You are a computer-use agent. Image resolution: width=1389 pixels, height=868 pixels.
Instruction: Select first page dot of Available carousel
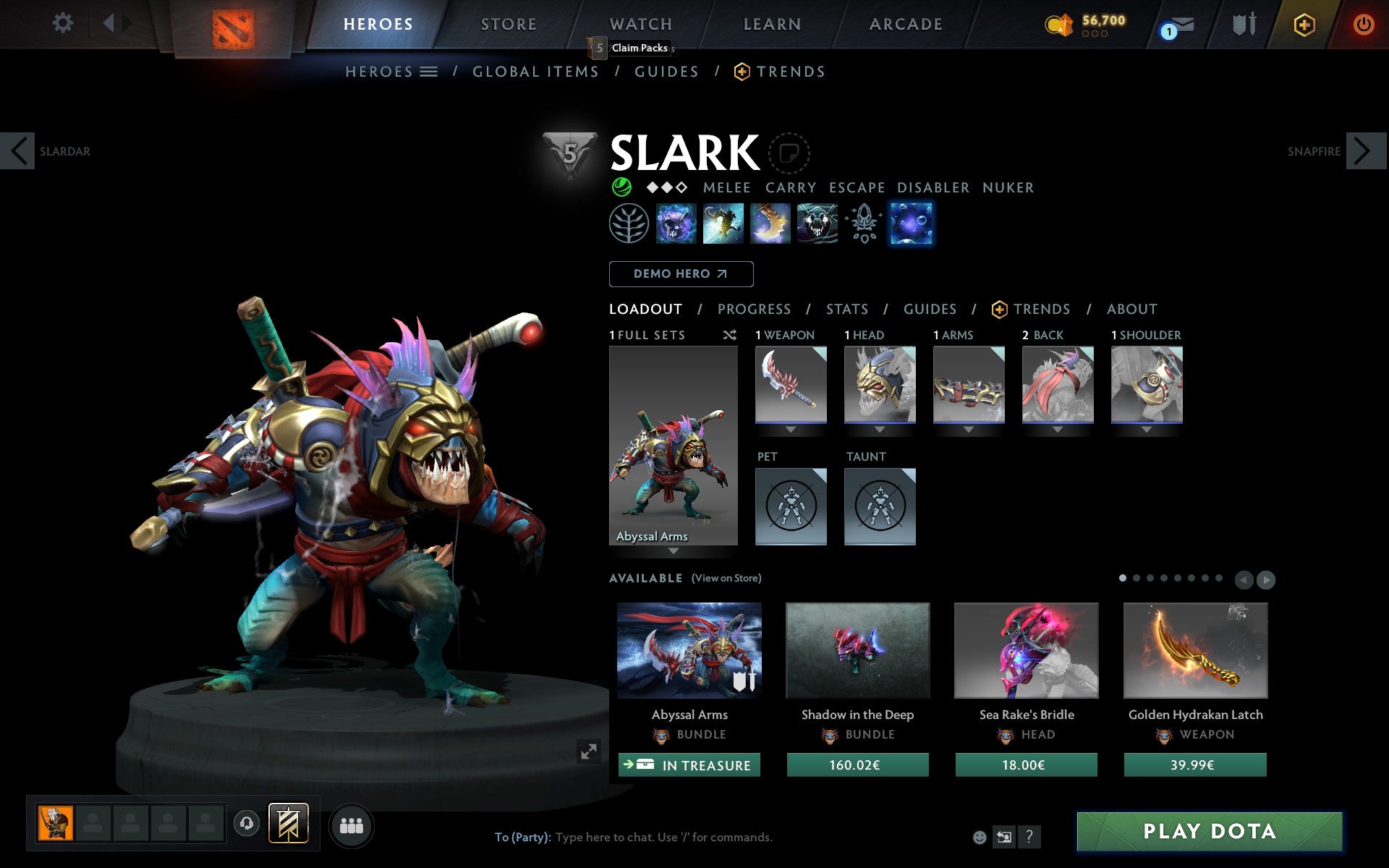click(1121, 579)
